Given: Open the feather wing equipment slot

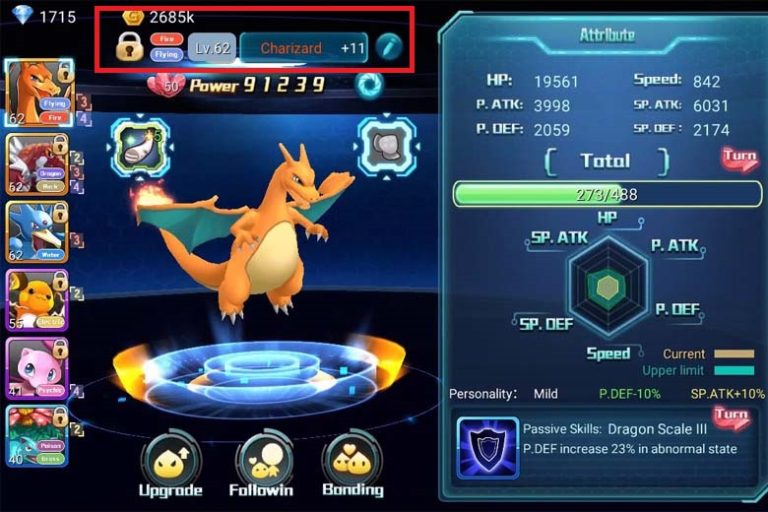Looking at the screenshot, I should (x=138, y=147).
